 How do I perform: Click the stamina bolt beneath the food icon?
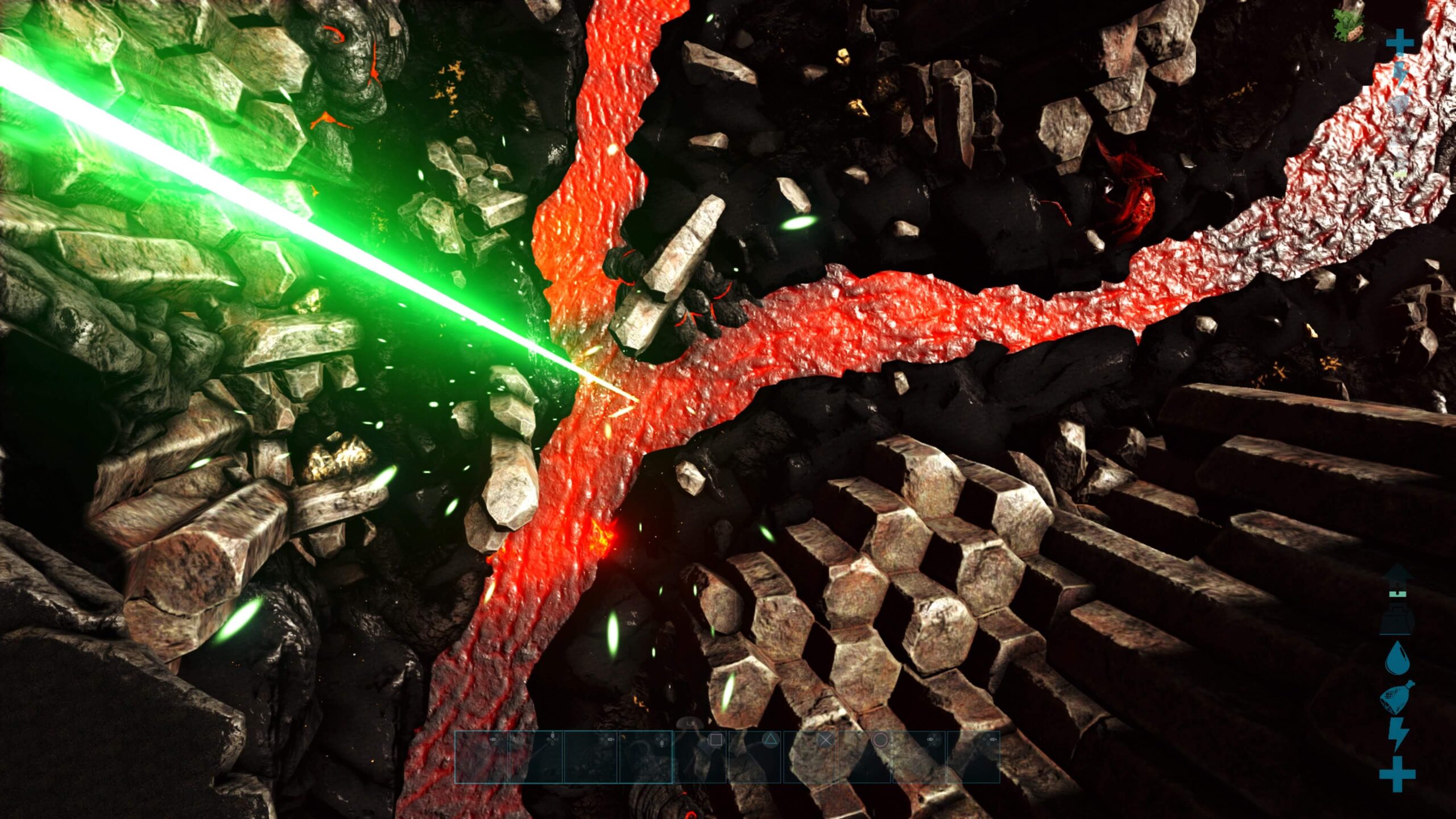pos(1397,734)
